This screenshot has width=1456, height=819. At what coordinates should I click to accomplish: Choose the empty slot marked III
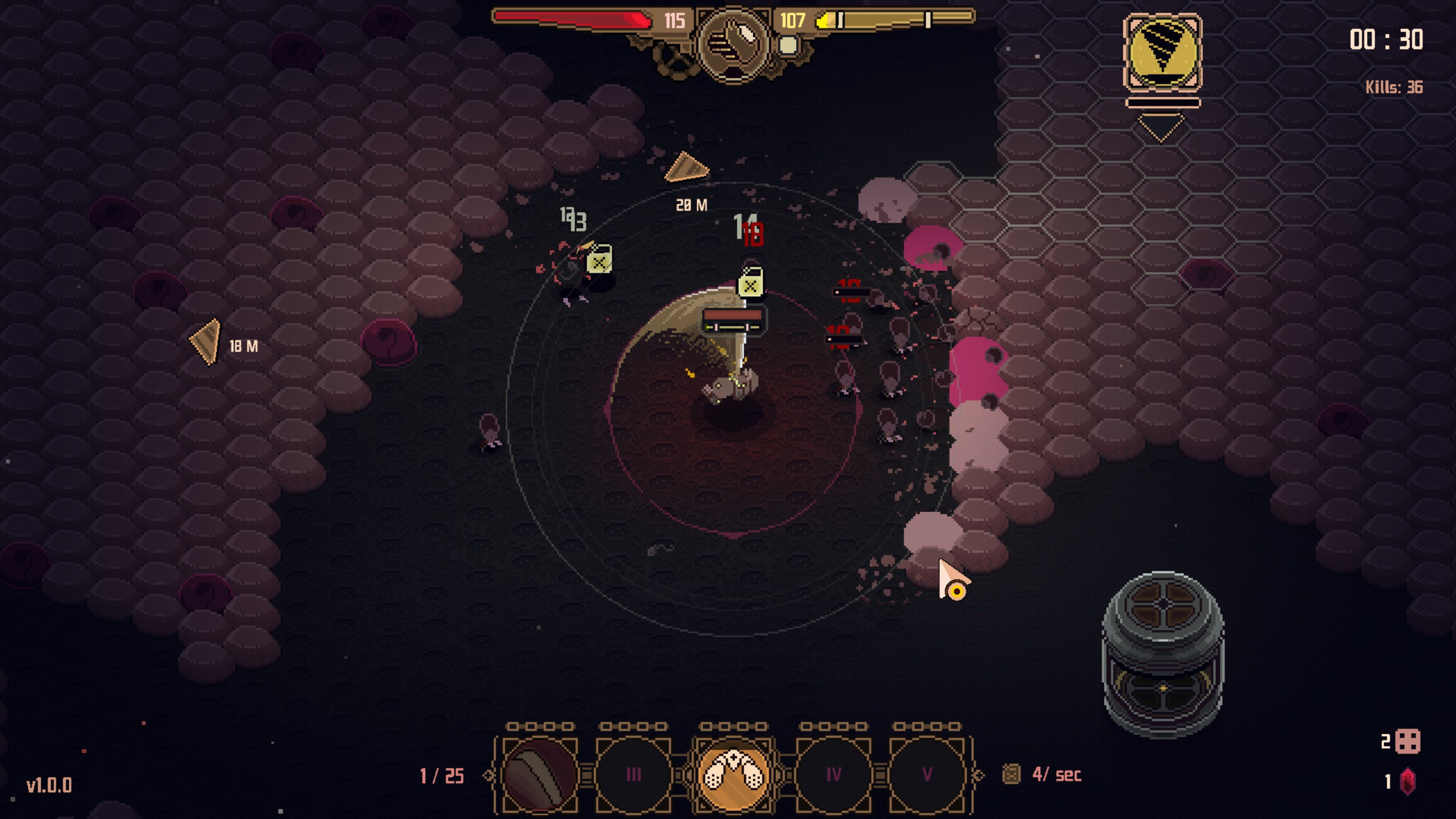(633, 775)
